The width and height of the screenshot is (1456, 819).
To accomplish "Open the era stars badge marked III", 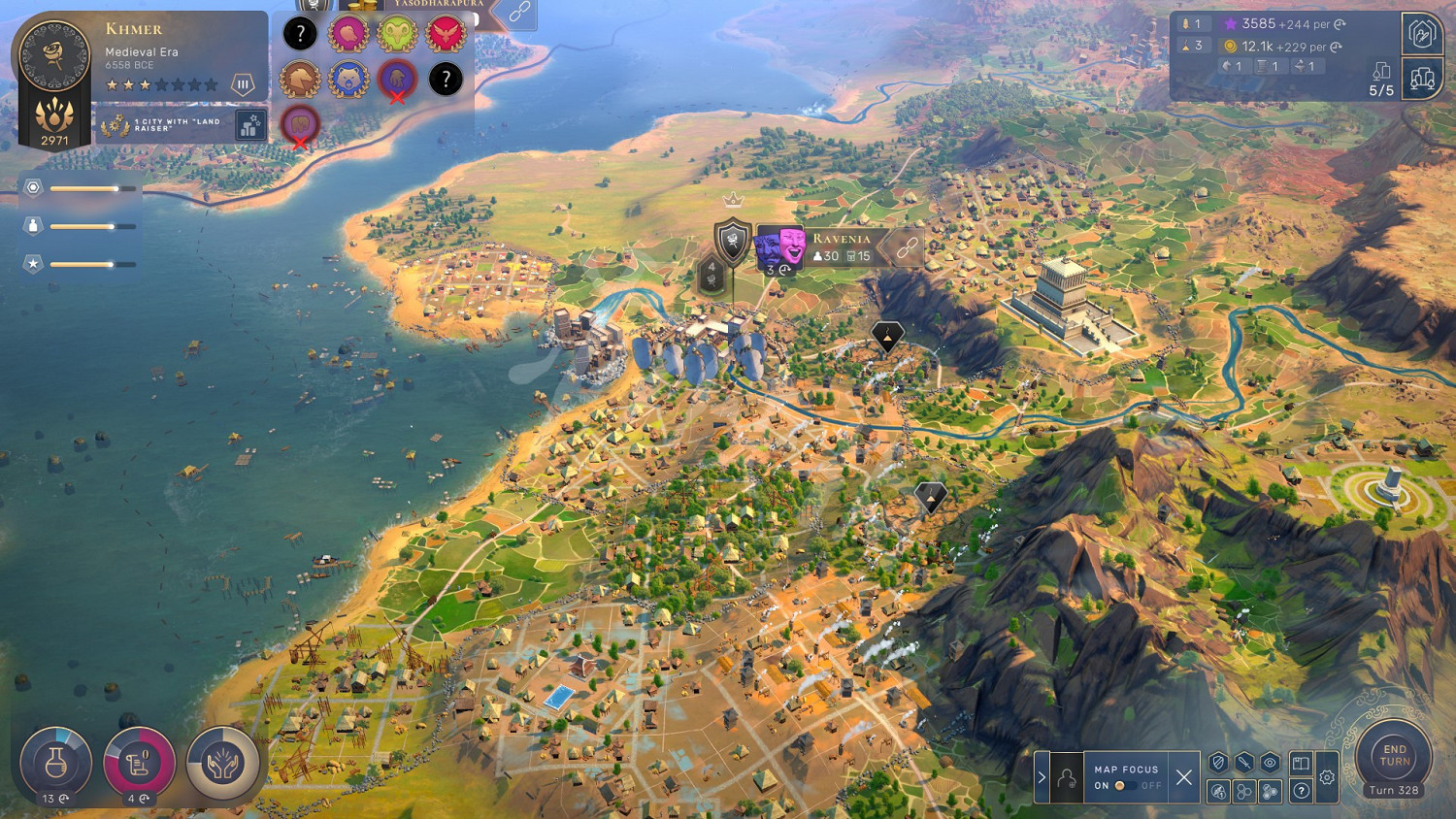I will pos(243,85).
